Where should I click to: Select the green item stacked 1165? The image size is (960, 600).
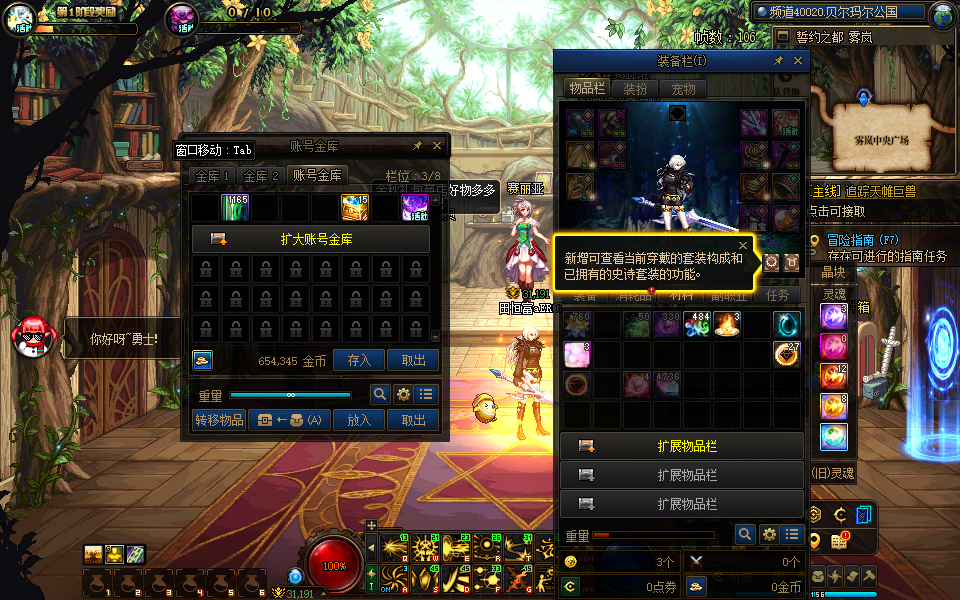click(x=235, y=207)
